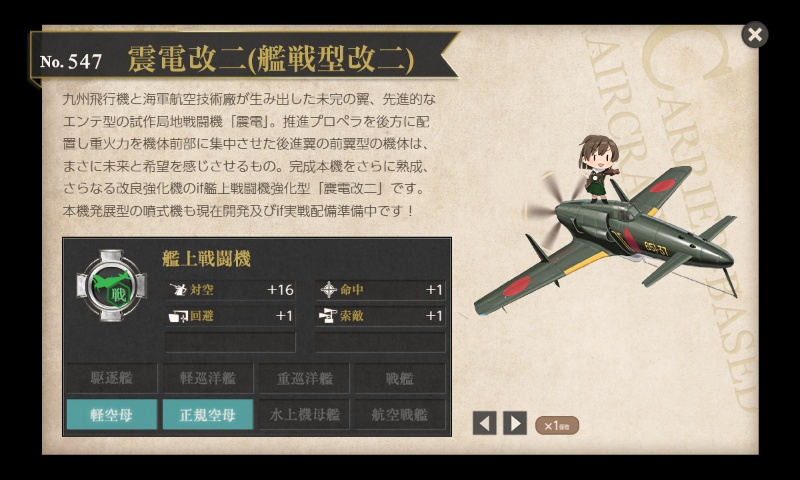This screenshot has height=480, width=800.
Task: Click the 重巡洋艦 ship type tile
Action: [303, 378]
